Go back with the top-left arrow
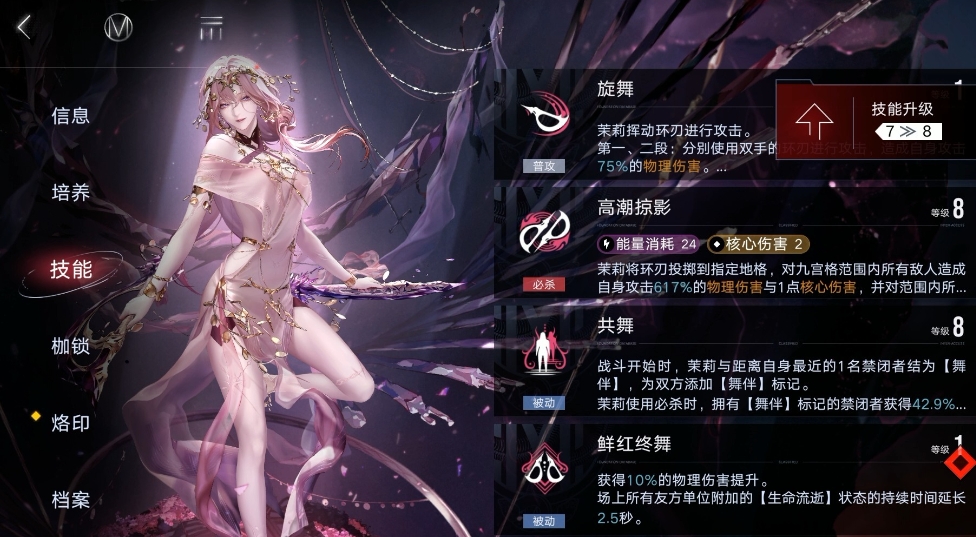The height and width of the screenshot is (537, 976). 24,27
